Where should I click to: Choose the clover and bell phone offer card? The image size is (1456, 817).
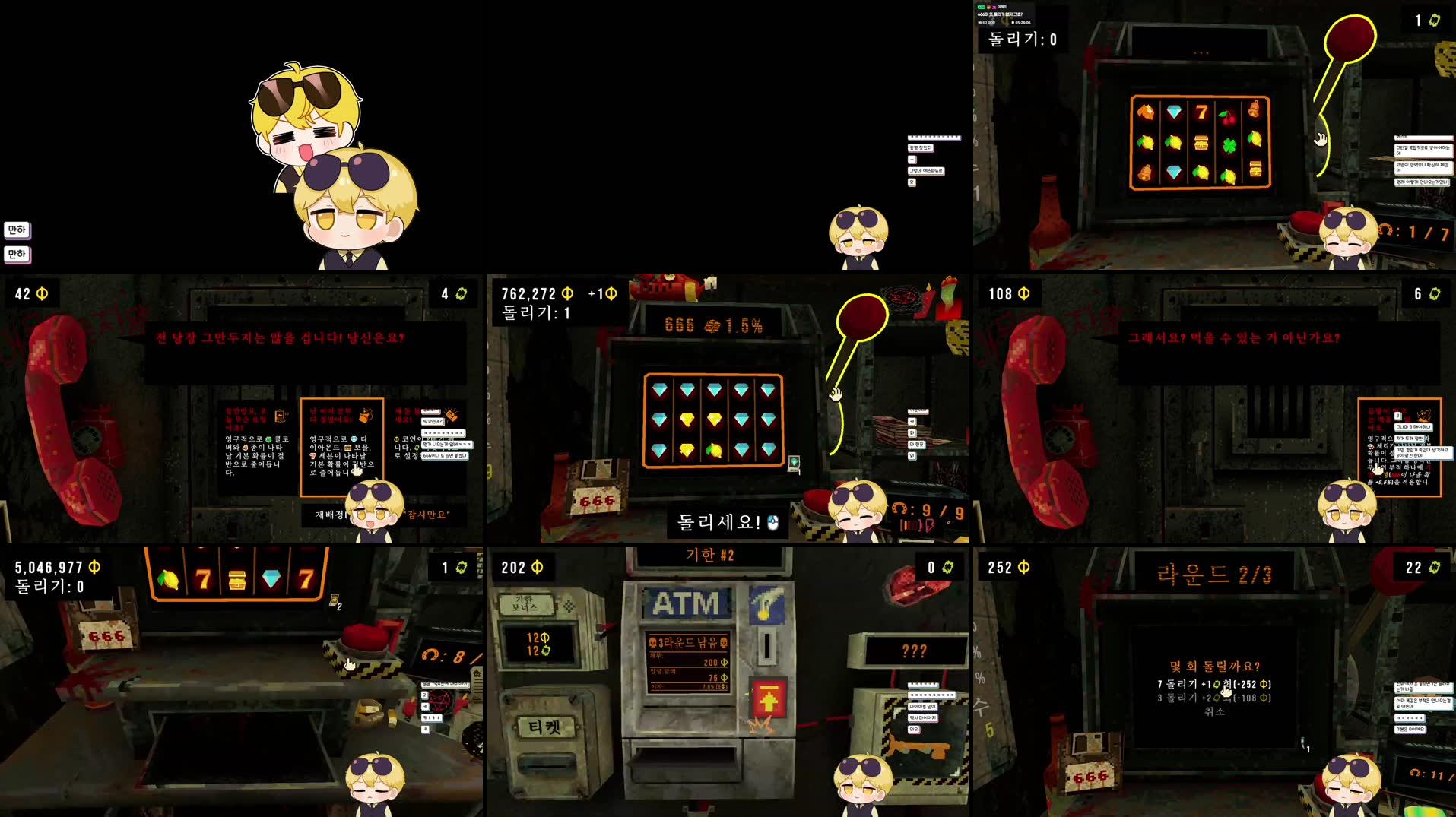[x=256, y=446]
